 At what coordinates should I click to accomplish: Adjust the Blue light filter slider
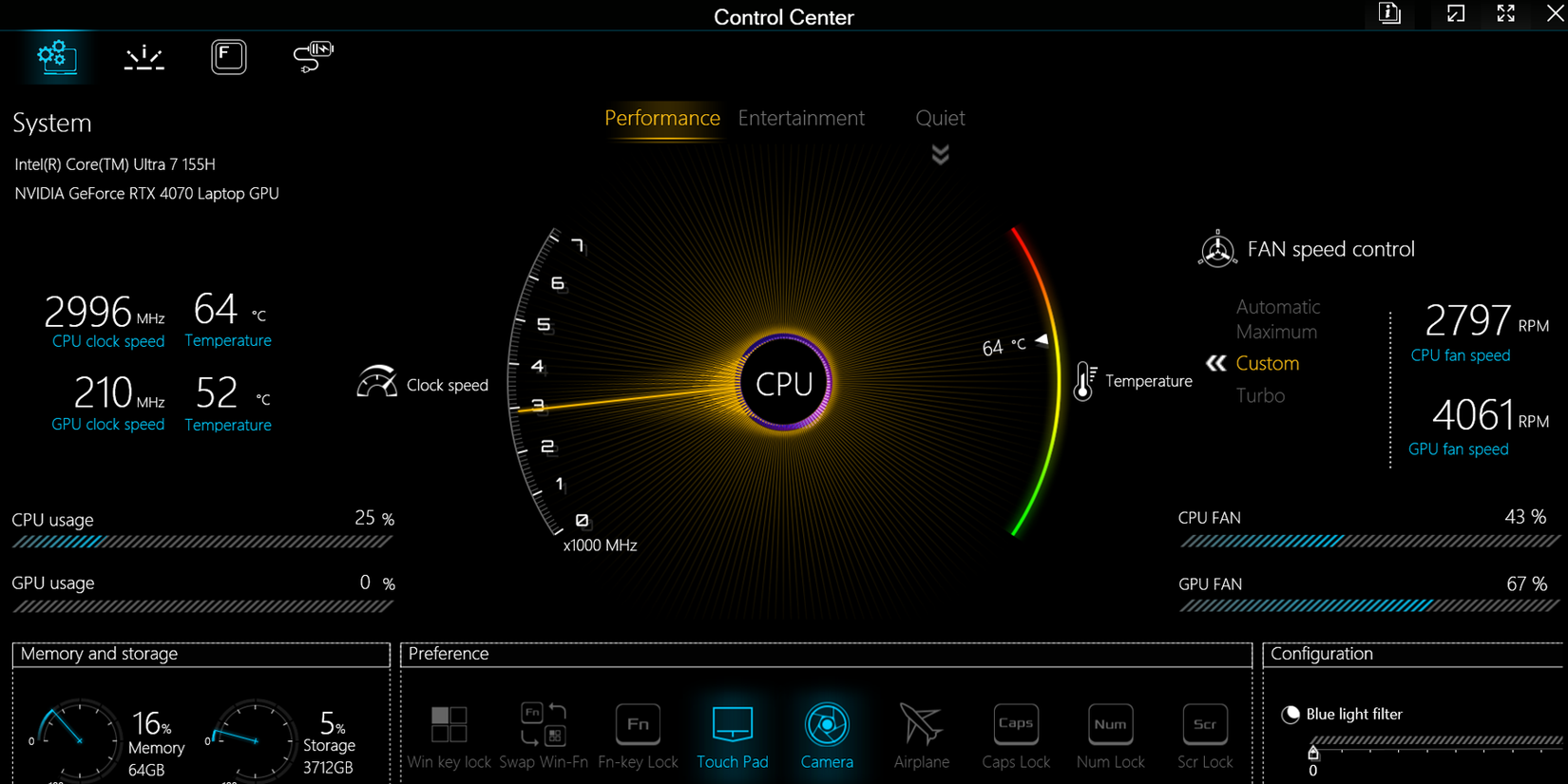(x=1314, y=754)
